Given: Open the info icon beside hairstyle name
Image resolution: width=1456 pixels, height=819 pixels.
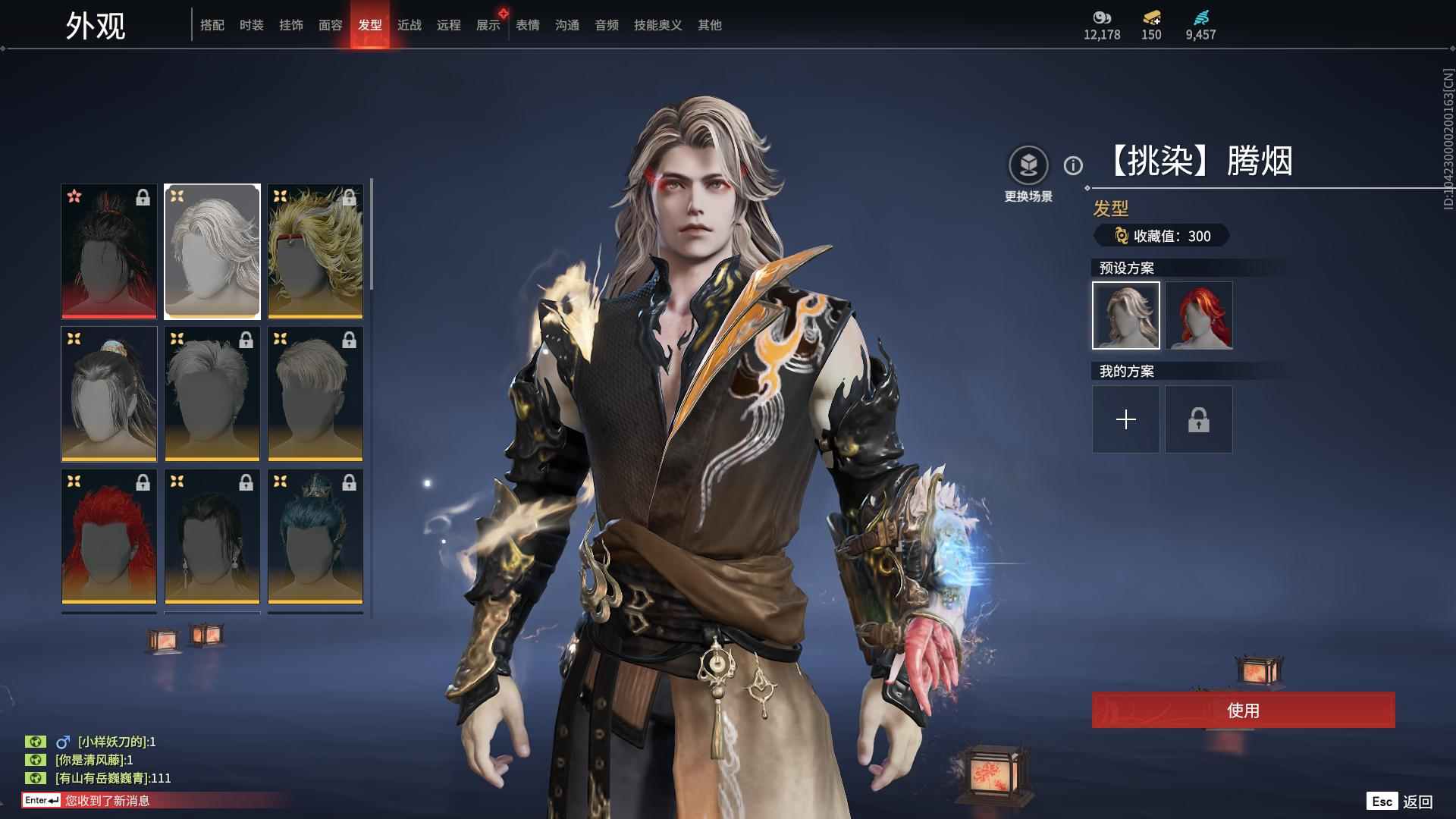Looking at the screenshot, I should click(1073, 165).
